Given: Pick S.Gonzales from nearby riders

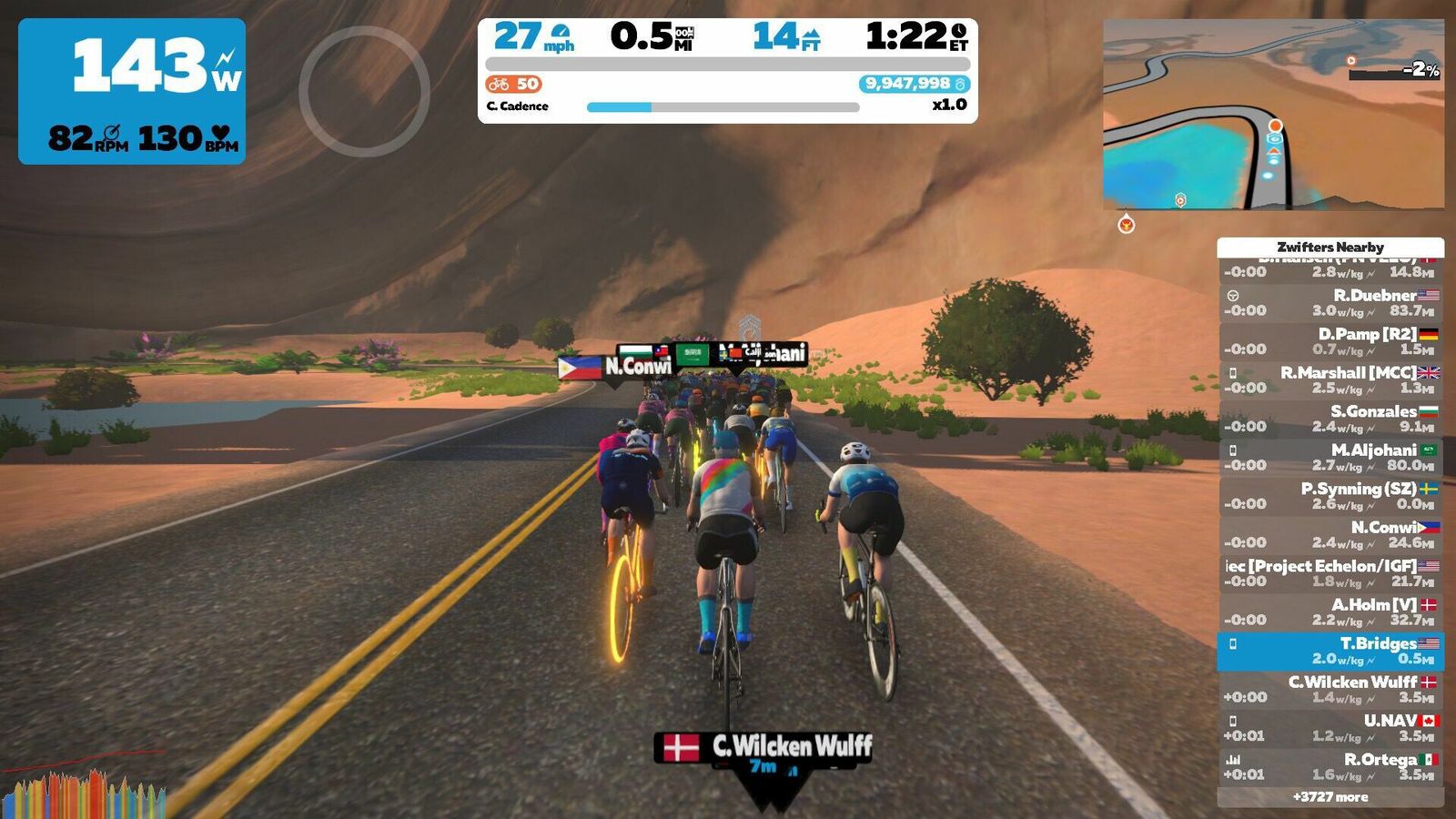Looking at the screenshot, I should 1330,419.
